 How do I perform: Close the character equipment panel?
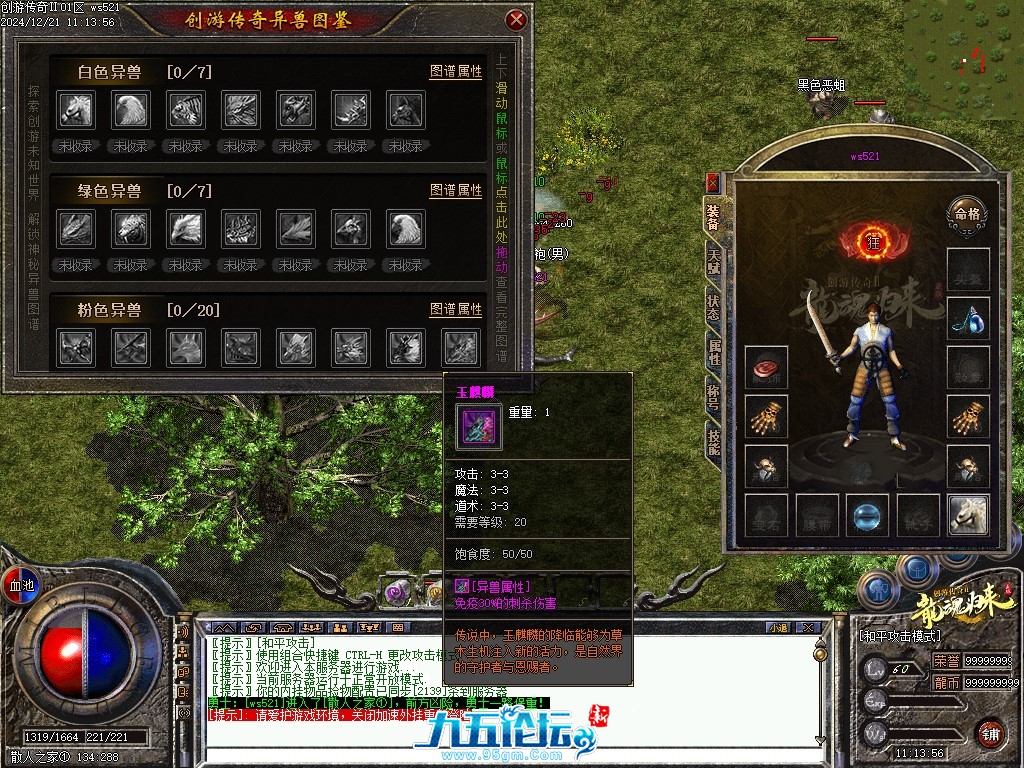point(712,183)
